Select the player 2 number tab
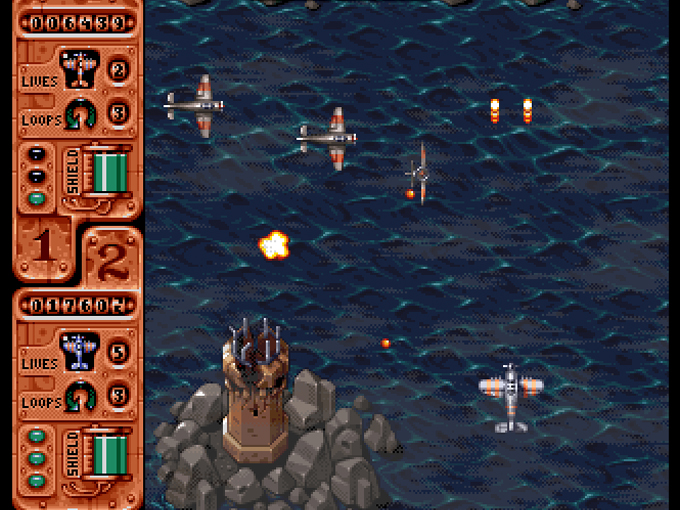This screenshot has width=680, height=510. point(110,258)
